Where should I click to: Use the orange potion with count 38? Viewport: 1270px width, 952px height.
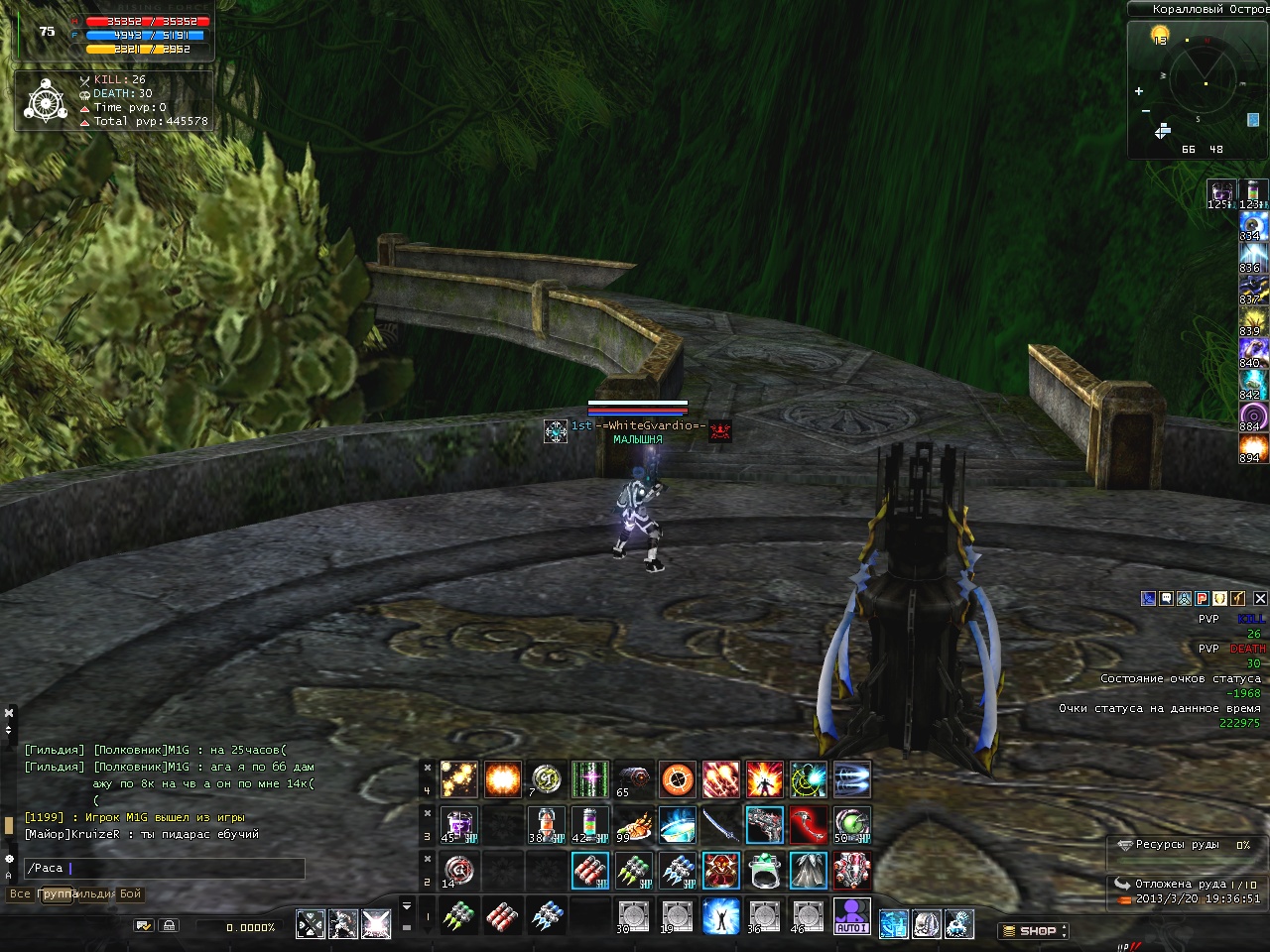(x=546, y=825)
